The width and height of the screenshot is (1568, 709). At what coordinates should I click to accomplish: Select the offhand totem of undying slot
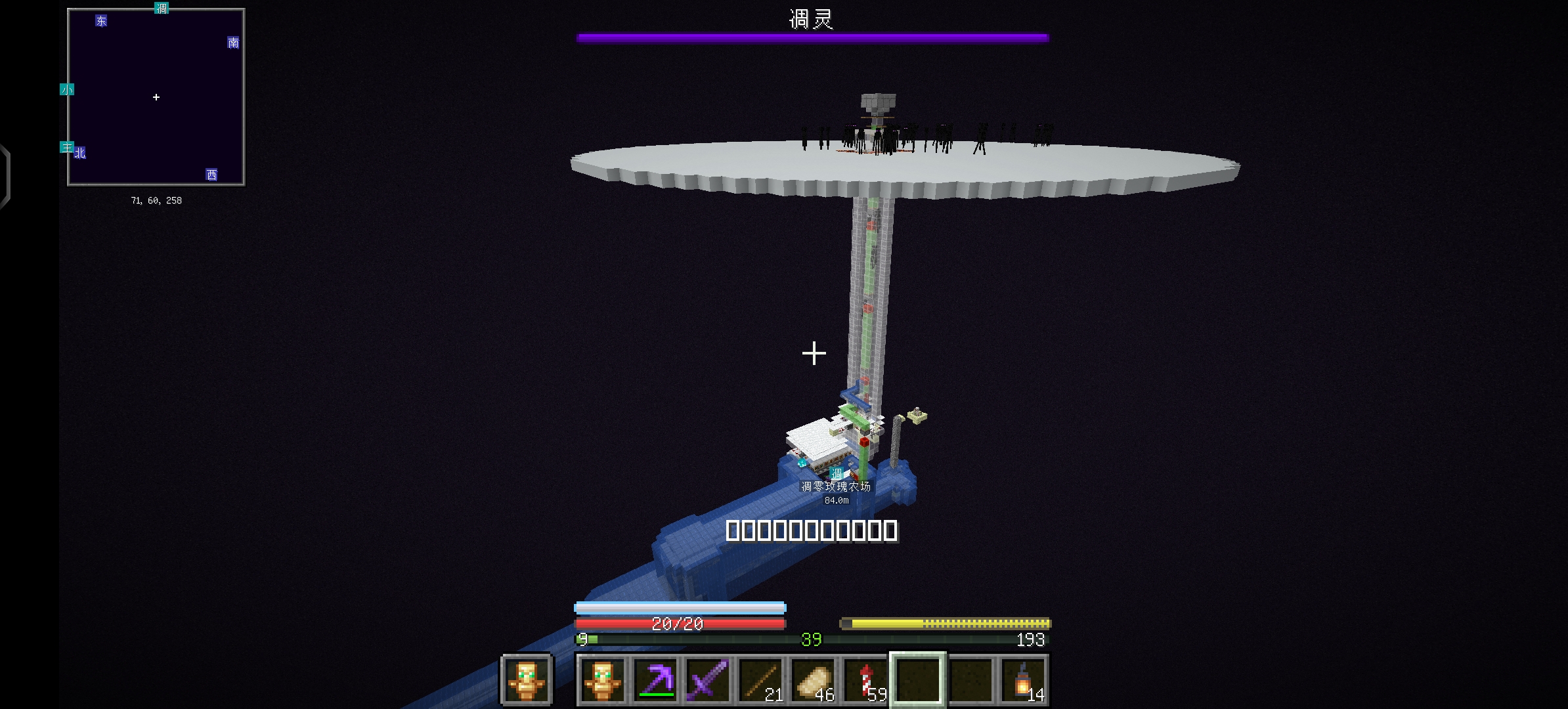point(526,679)
